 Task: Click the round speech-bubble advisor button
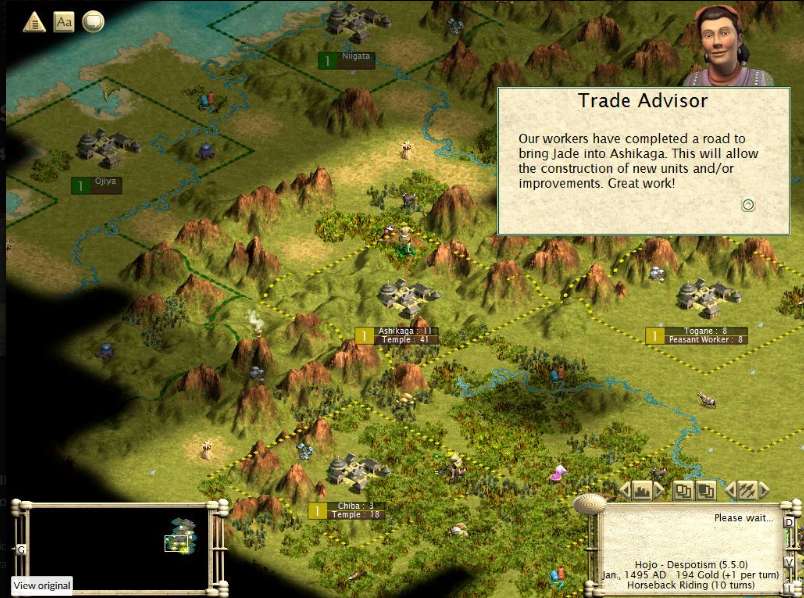point(93,21)
